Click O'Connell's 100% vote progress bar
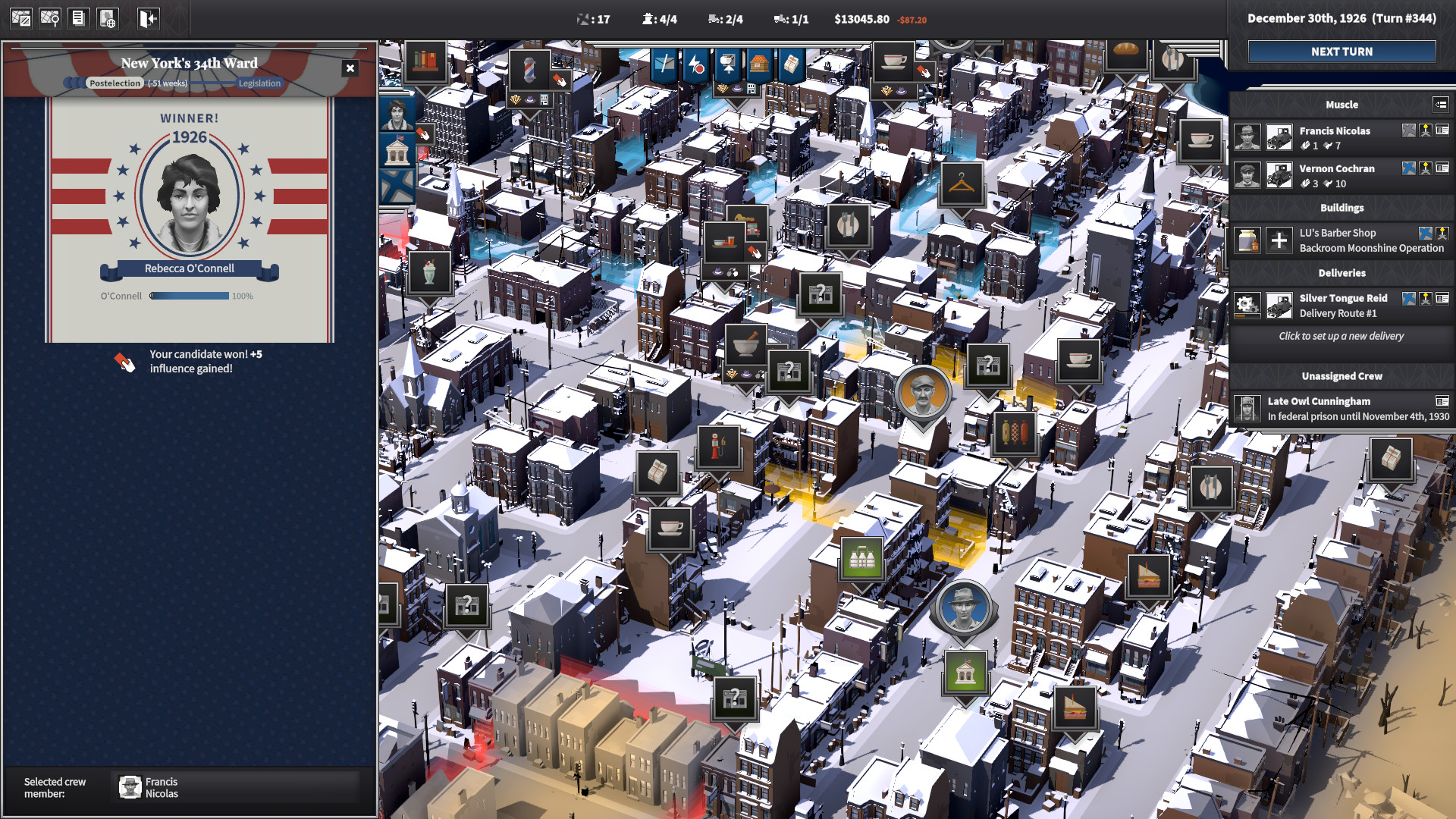The width and height of the screenshot is (1456, 819). pyautogui.click(x=190, y=296)
